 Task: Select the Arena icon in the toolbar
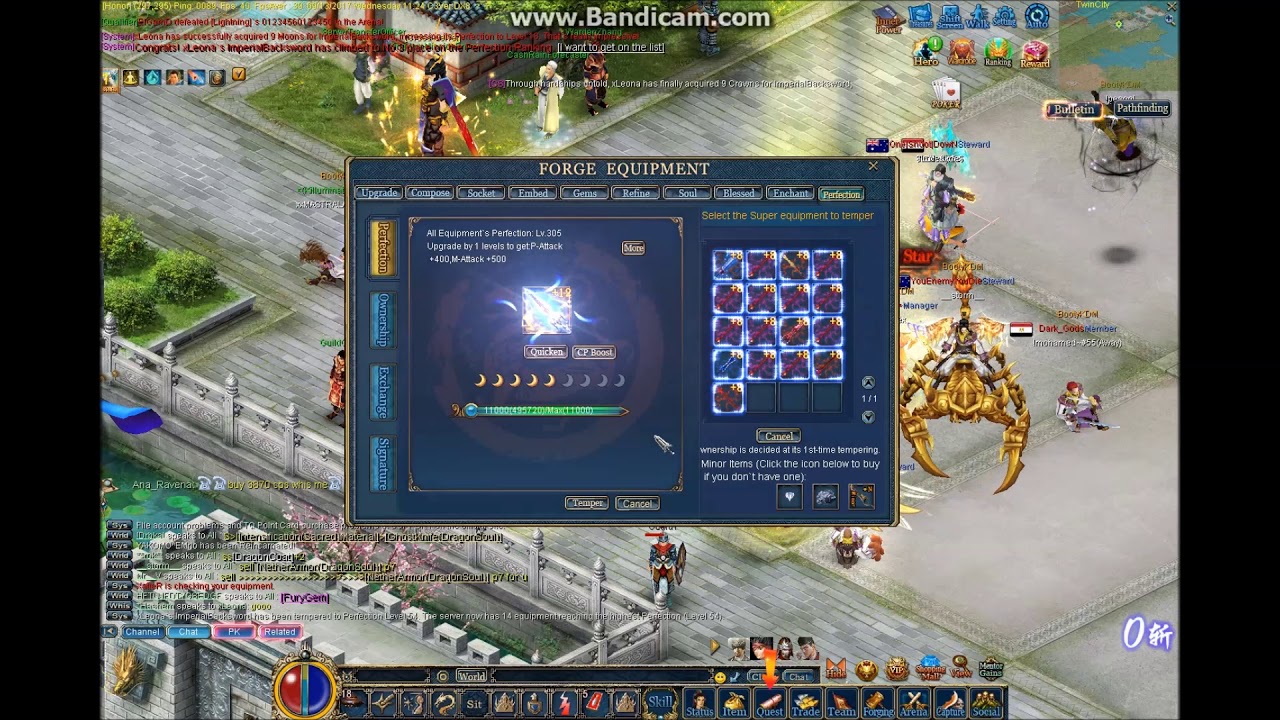pos(914,703)
